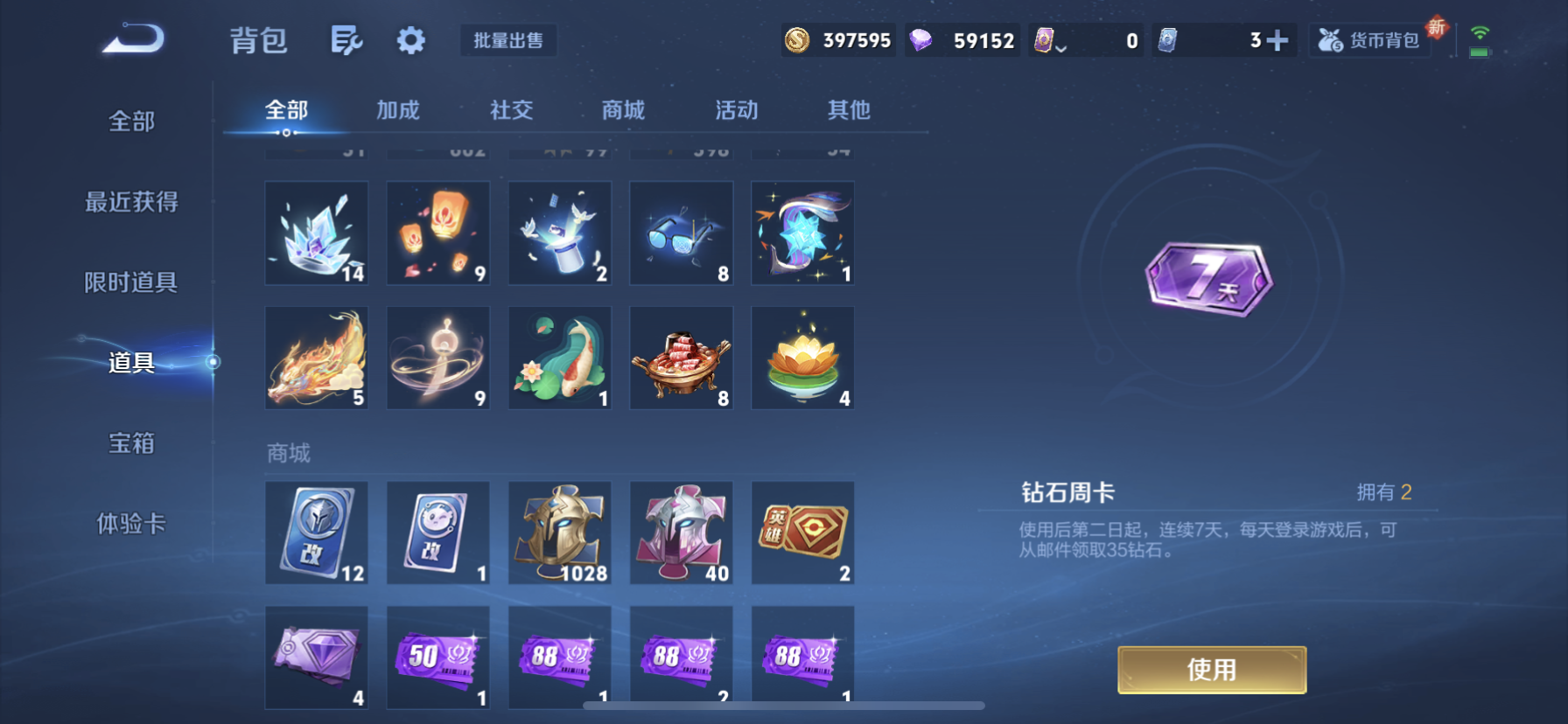This screenshot has width=1568, height=724.
Task: Switch to the 社交 tab
Action: (511, 110)
